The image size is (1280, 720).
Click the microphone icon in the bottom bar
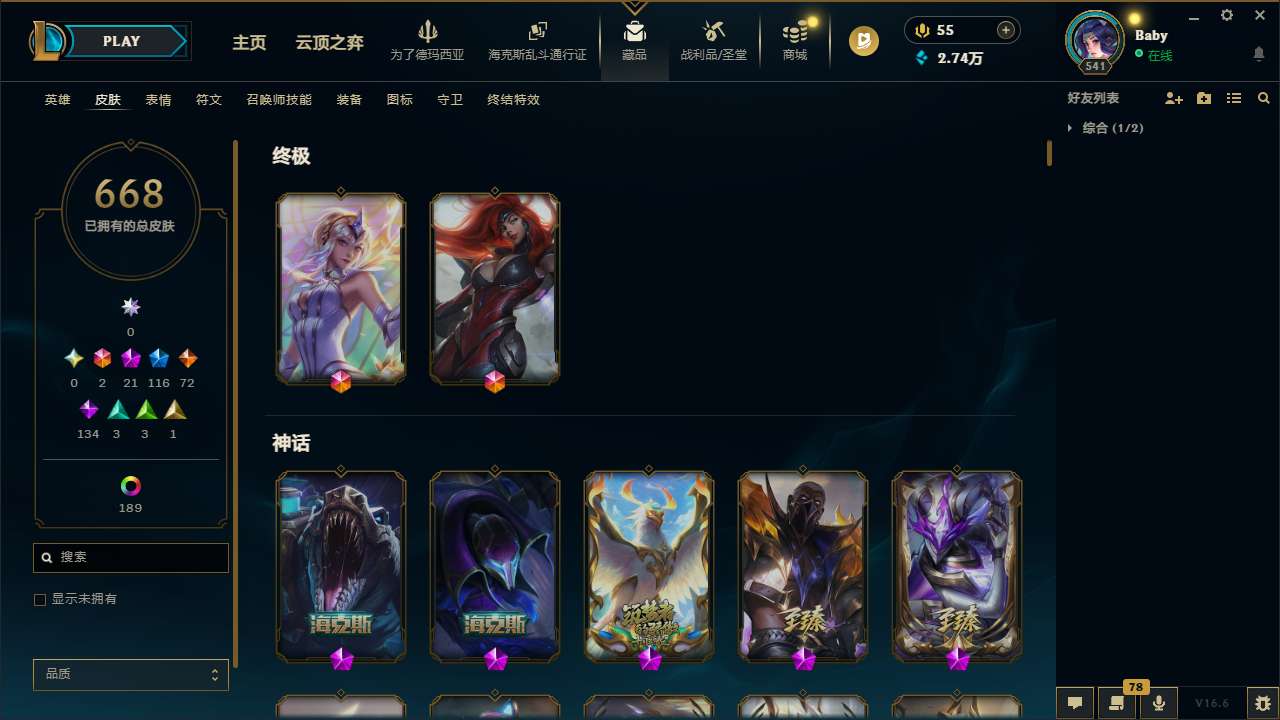(1158, 703)
